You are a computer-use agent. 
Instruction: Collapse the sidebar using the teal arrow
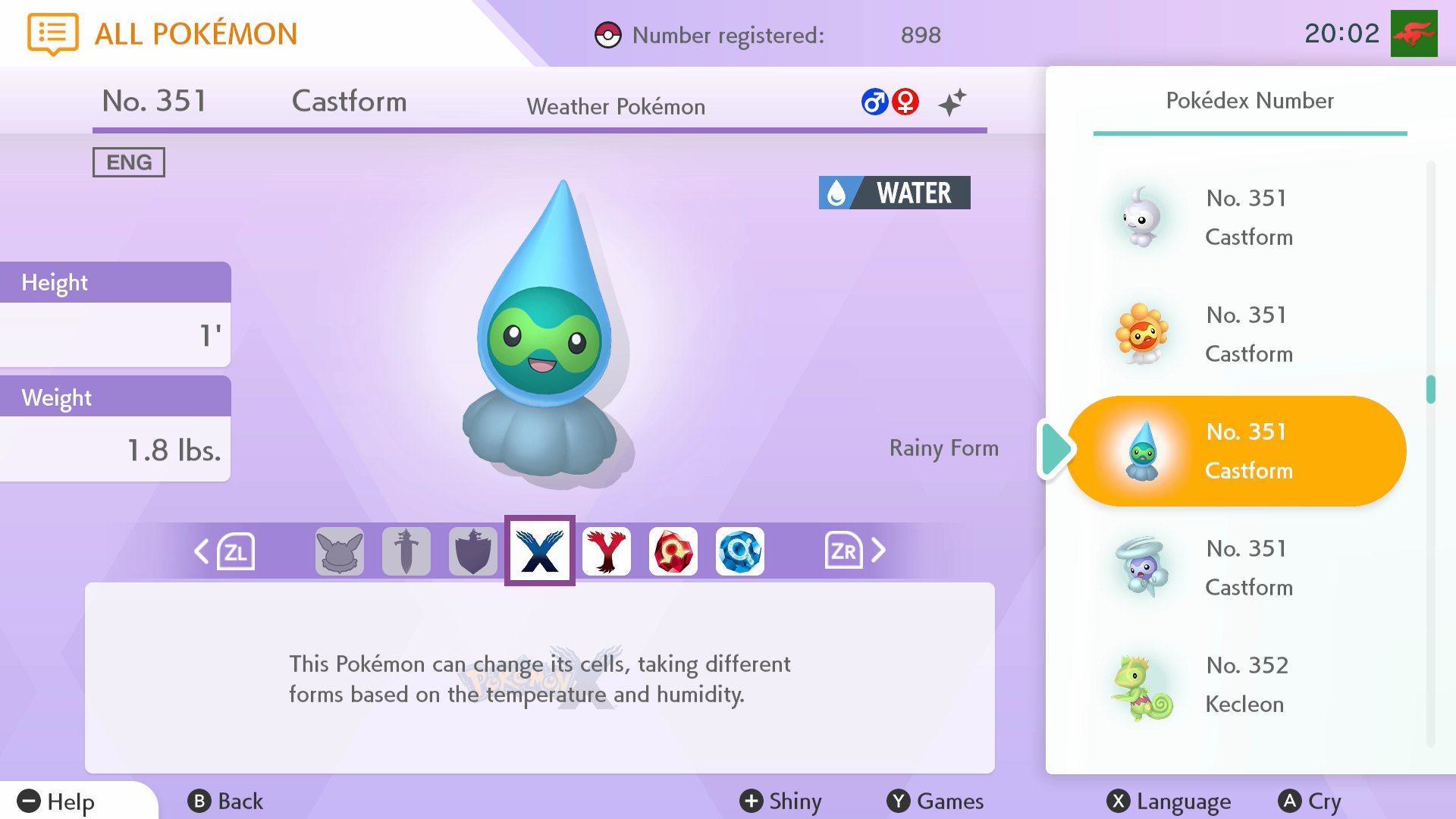click(1056, 450)
